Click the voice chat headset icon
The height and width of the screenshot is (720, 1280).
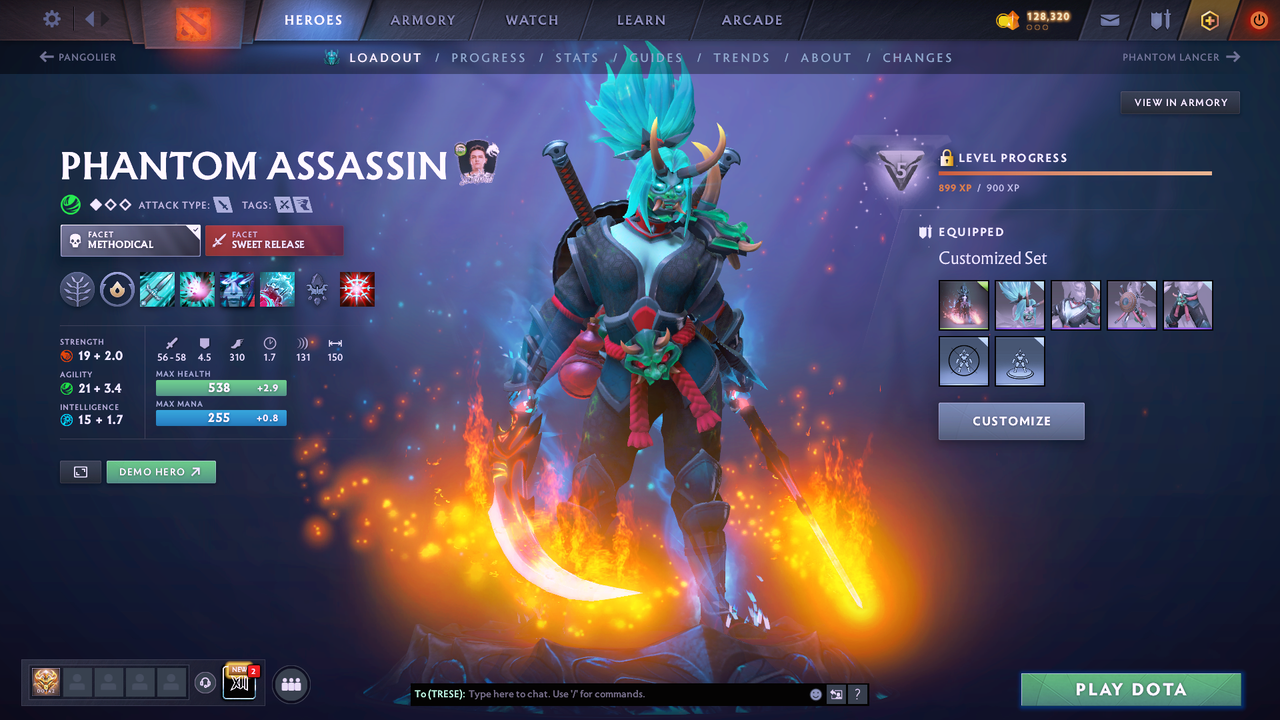coord(206,683)
